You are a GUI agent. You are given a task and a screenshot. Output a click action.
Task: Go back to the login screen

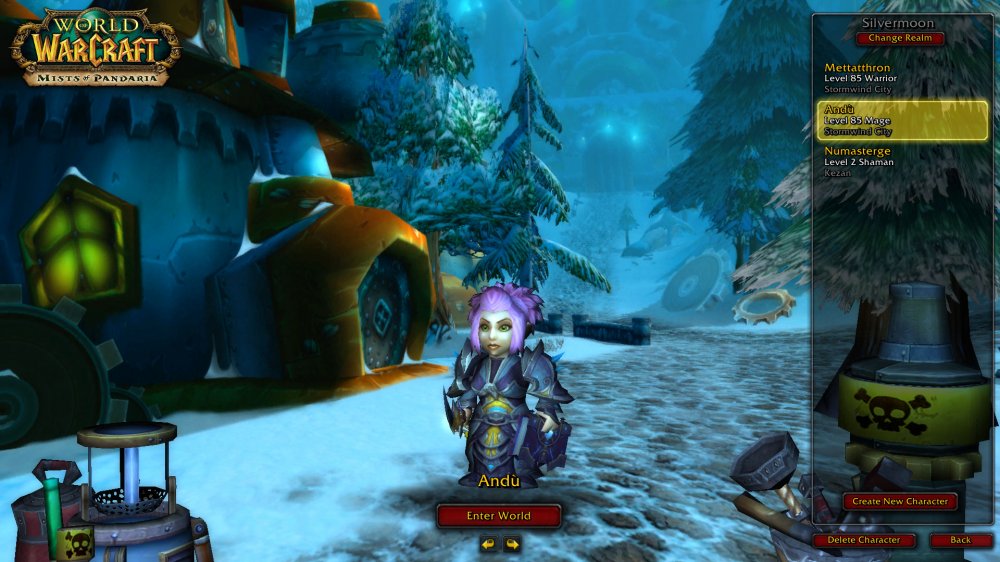(960, 540)
